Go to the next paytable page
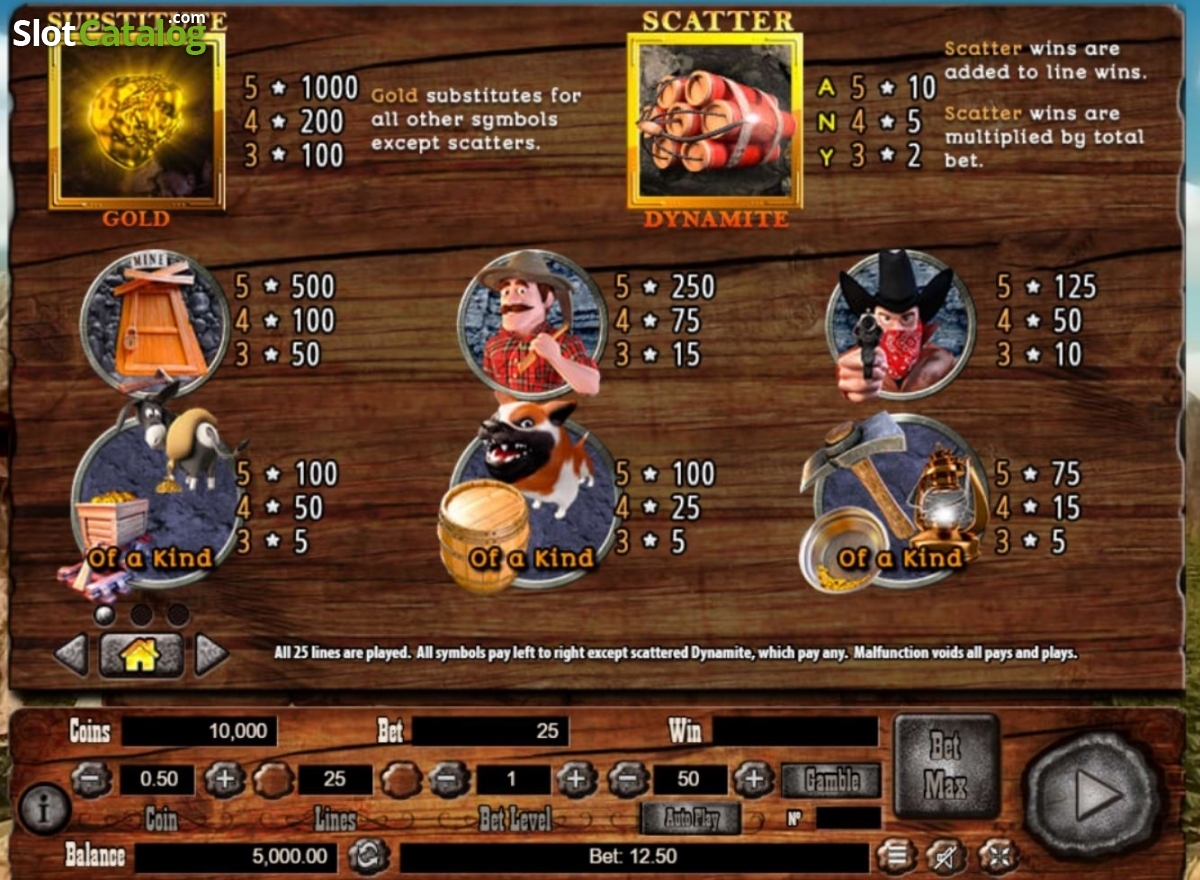Viewport: 1200px width, 880px height. [x=210, y=656]
